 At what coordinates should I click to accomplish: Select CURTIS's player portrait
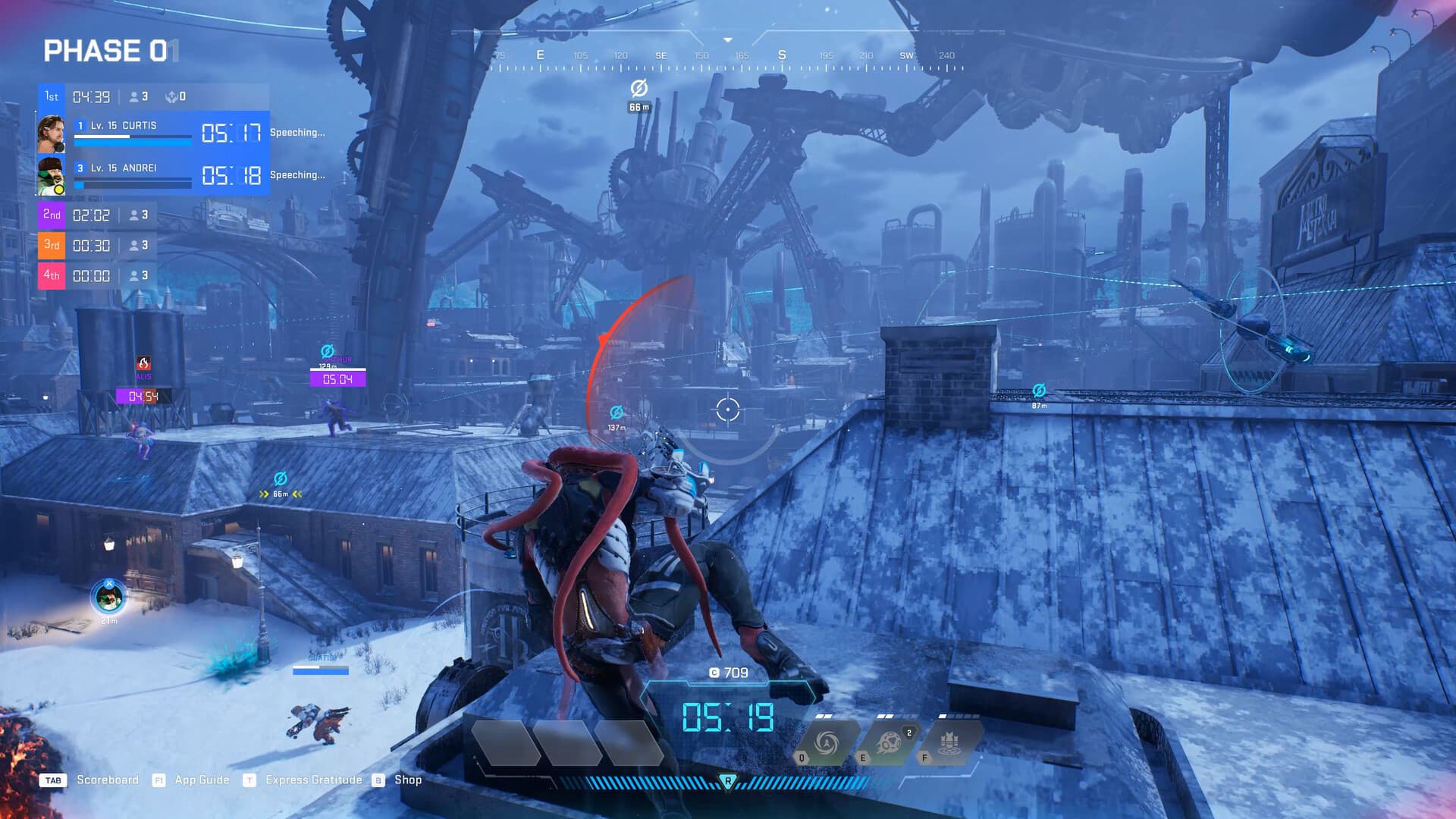(x=52, y=132)
